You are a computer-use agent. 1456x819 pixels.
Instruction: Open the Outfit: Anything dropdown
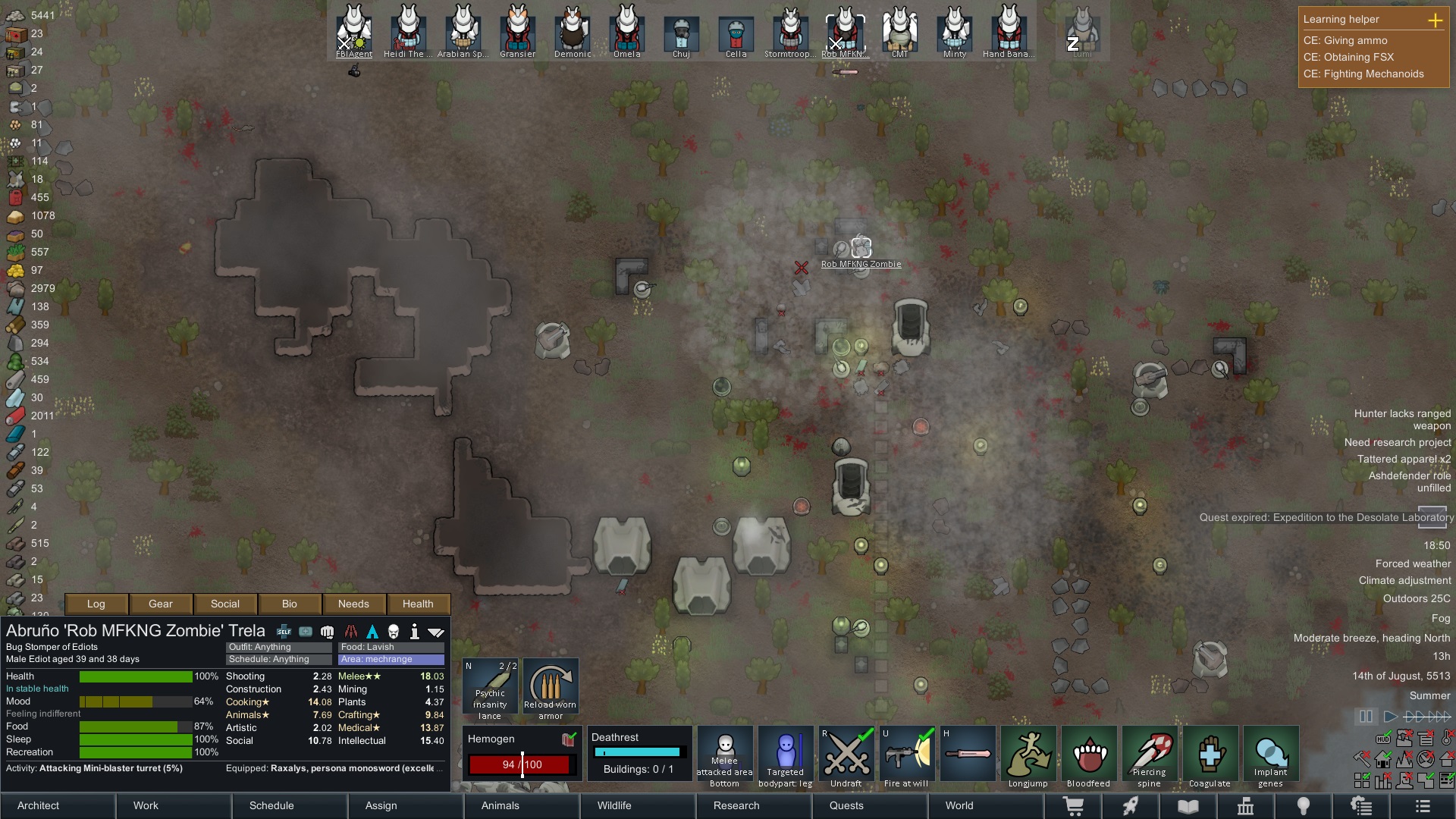pyautogui.click(x=277, y=647)
